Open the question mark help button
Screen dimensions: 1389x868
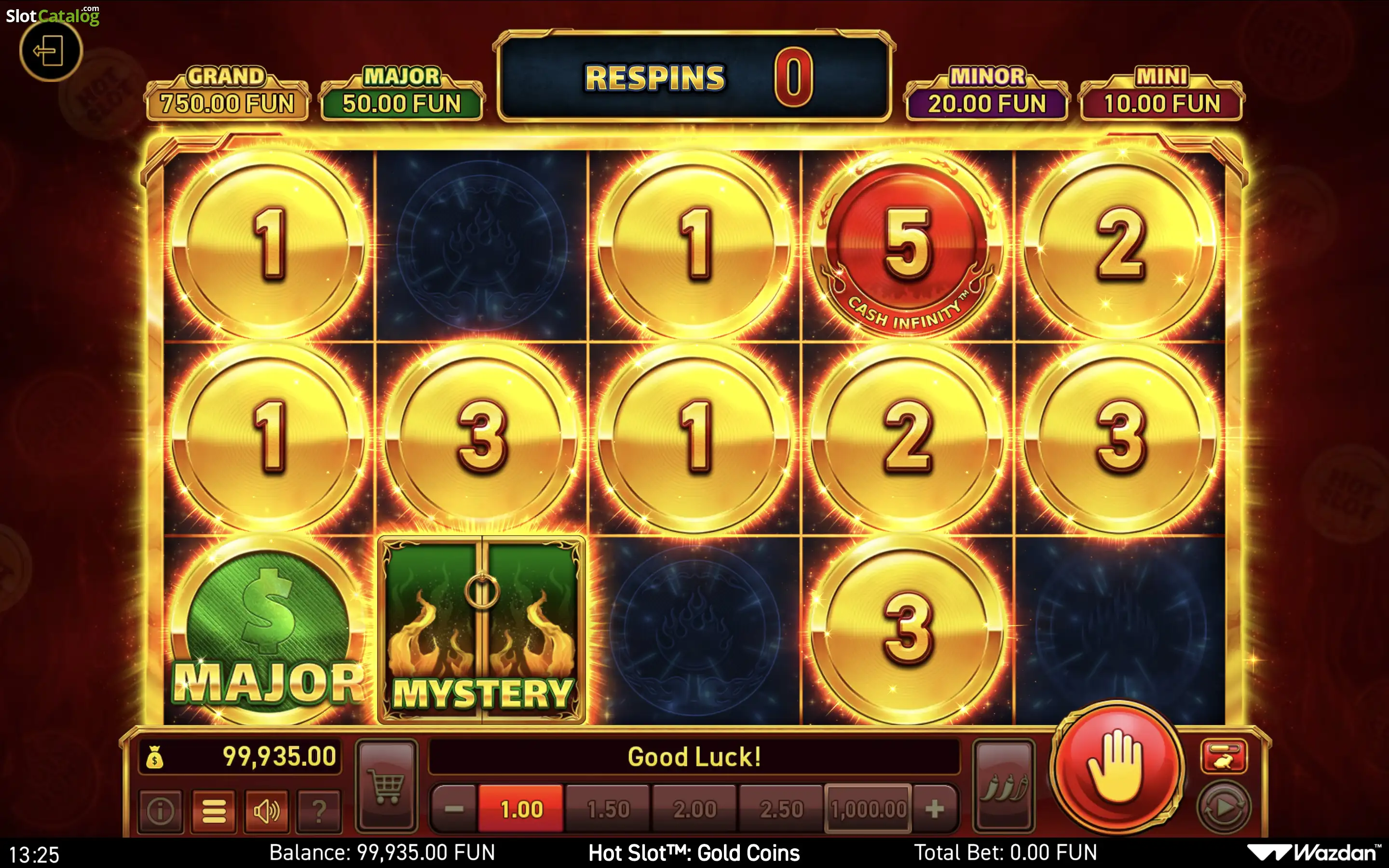(319, 811)
